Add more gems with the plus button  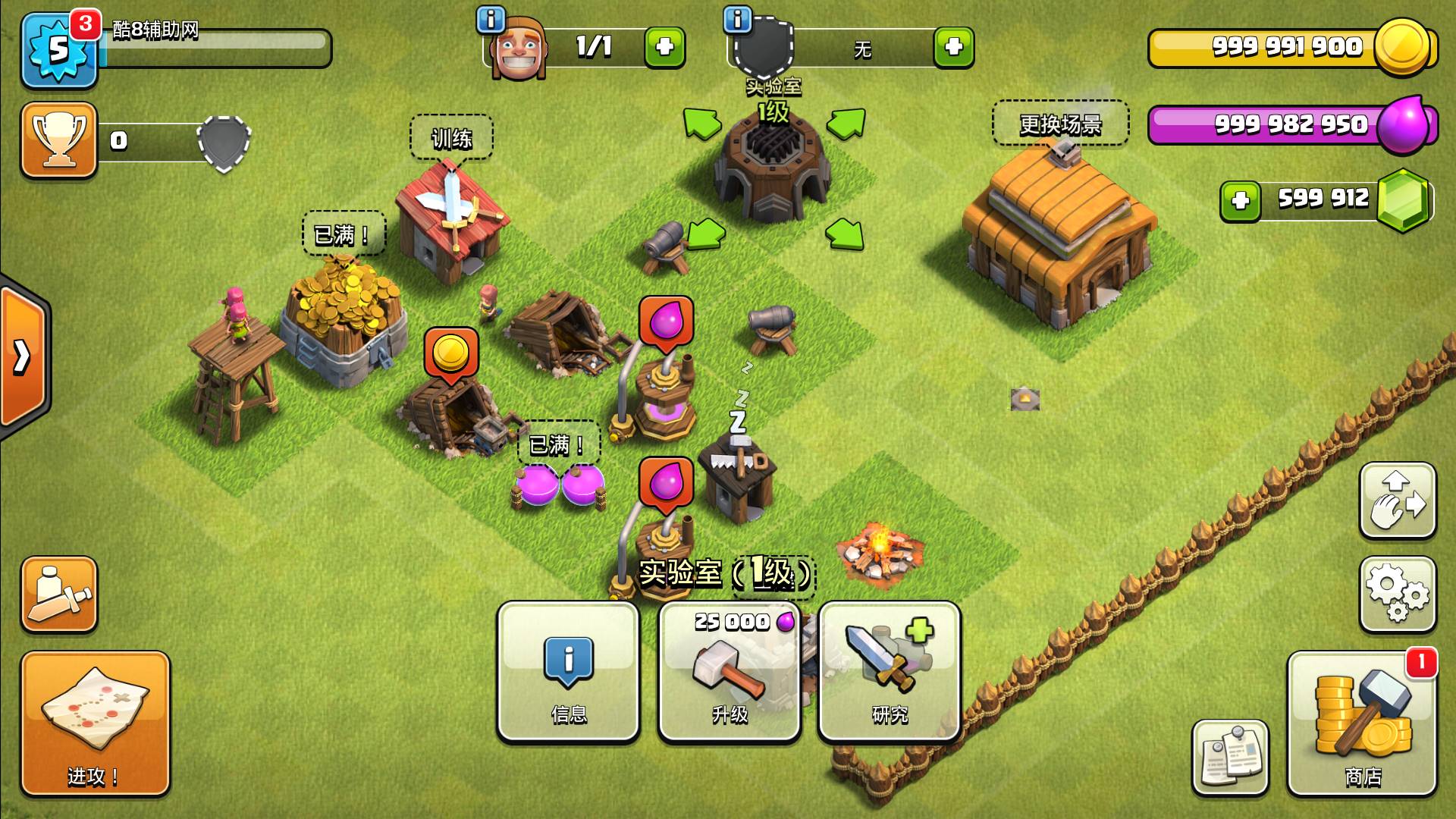pos(1241,201)
